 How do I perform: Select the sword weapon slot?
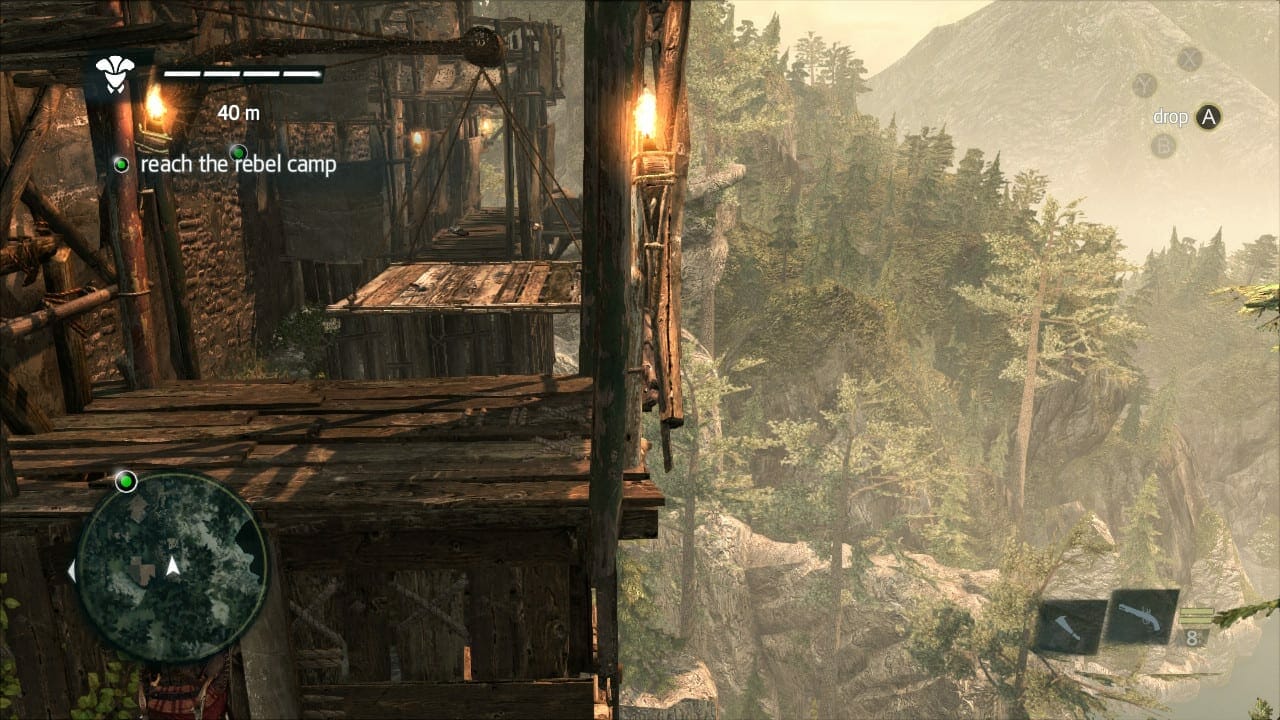pos(1071,626)
